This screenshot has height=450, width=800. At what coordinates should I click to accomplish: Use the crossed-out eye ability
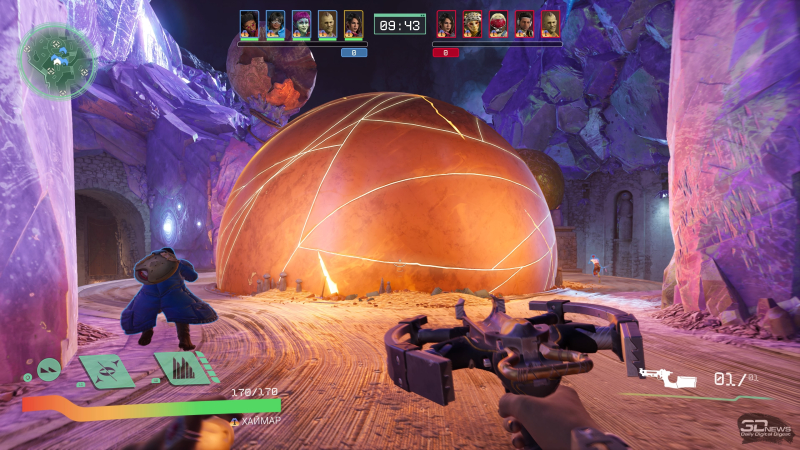(x=107, y=369)
